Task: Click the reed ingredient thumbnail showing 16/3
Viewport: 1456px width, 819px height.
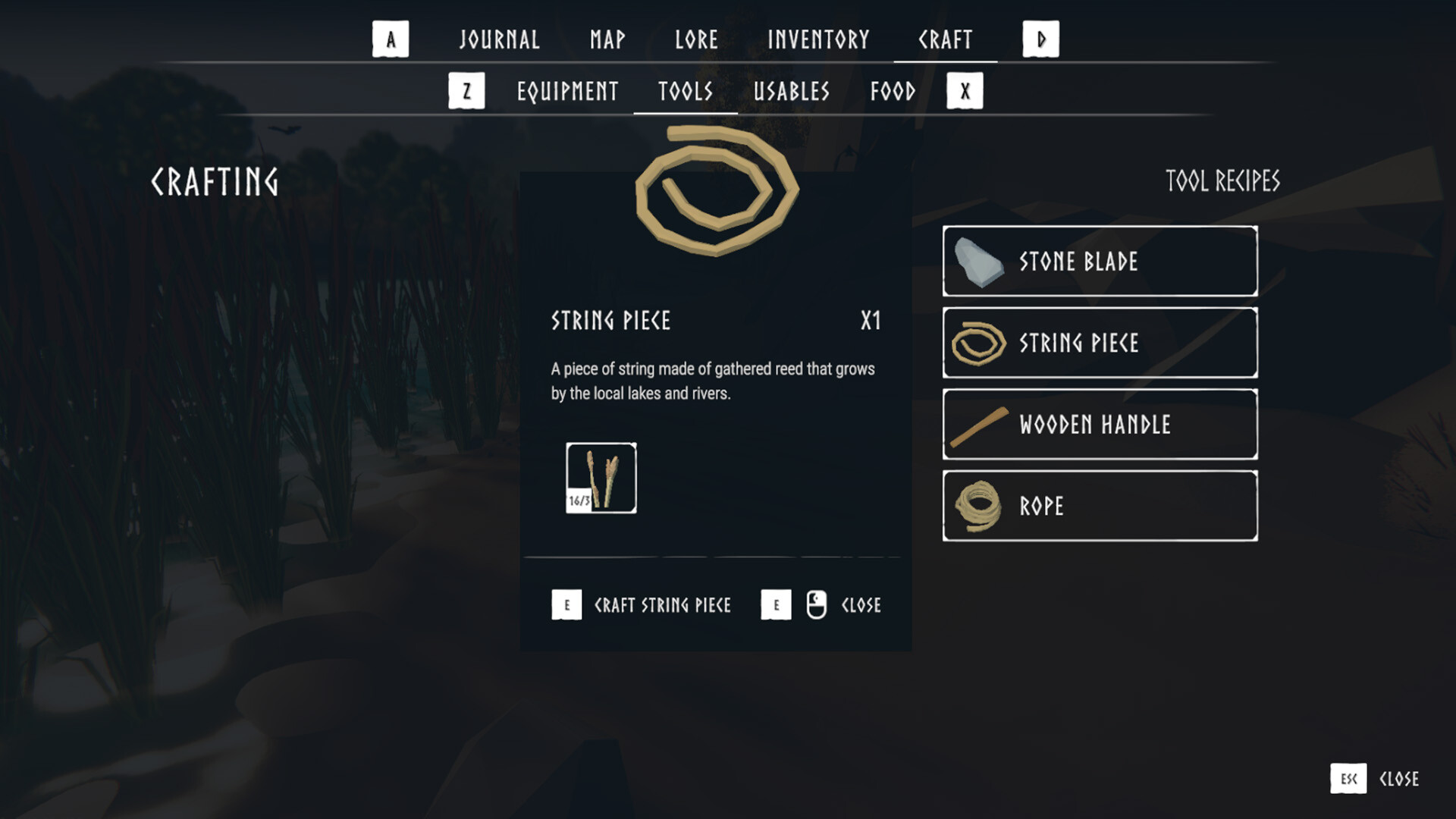Action: 600,478
